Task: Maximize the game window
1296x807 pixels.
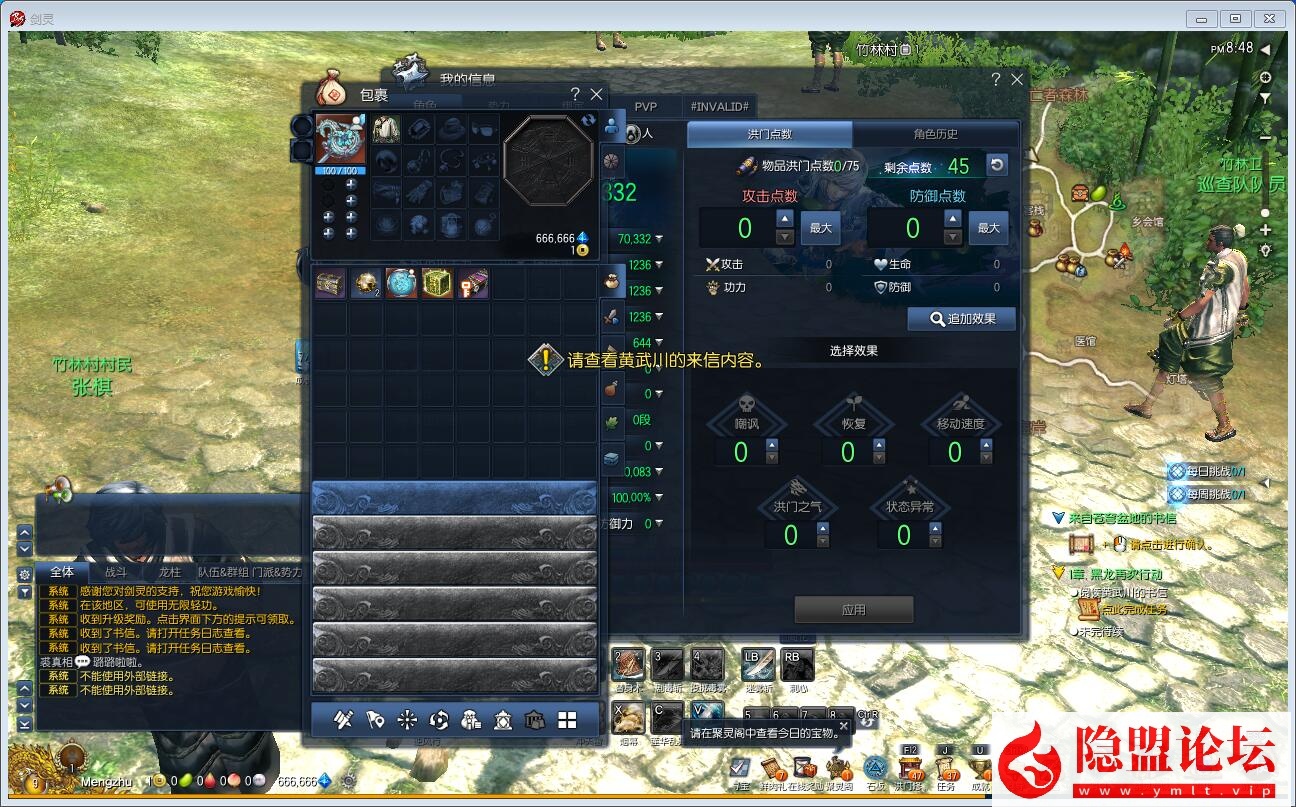Action: (x=1236, y=18)
